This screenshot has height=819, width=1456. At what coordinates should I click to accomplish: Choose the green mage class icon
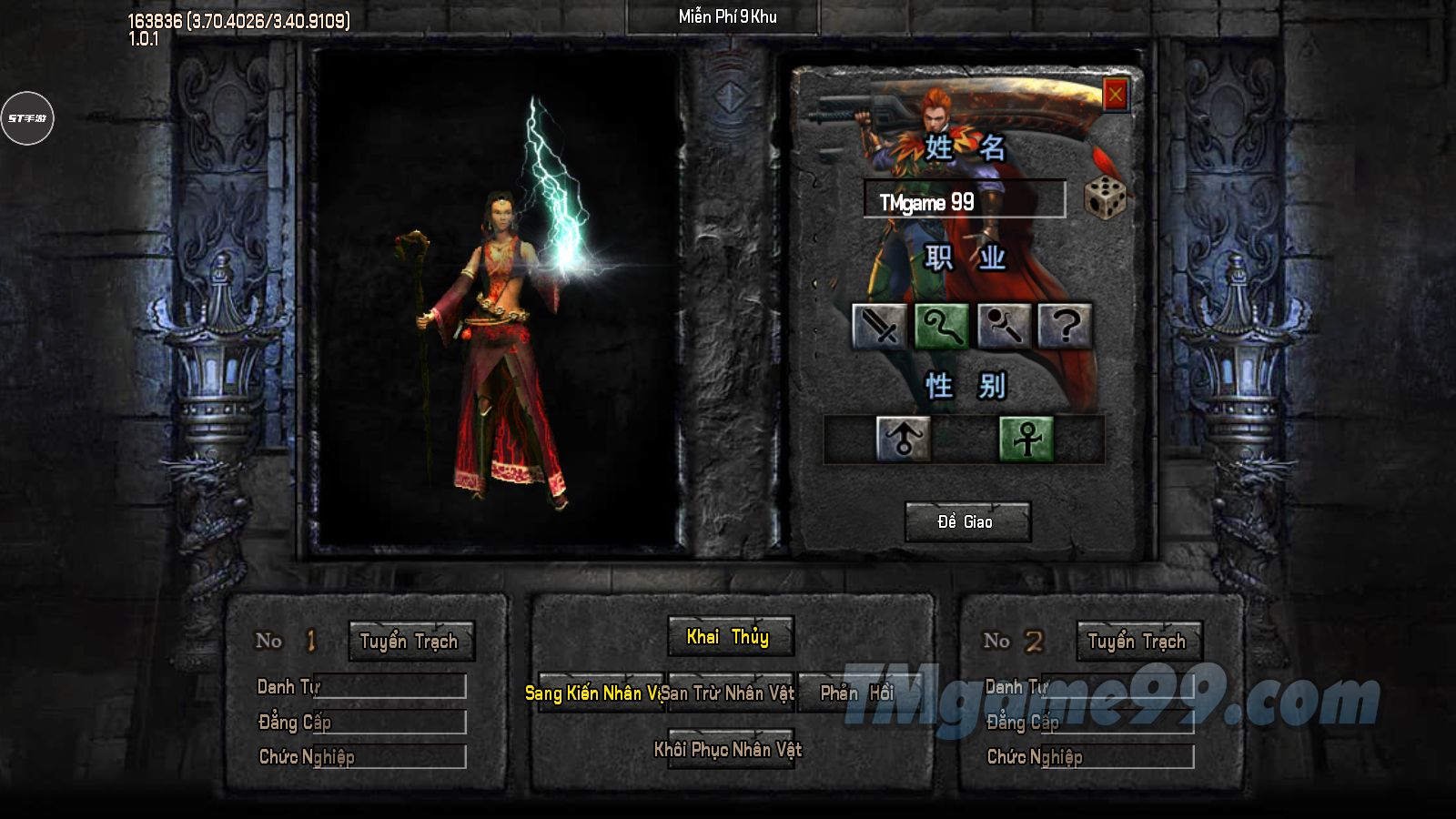(941, 326)
